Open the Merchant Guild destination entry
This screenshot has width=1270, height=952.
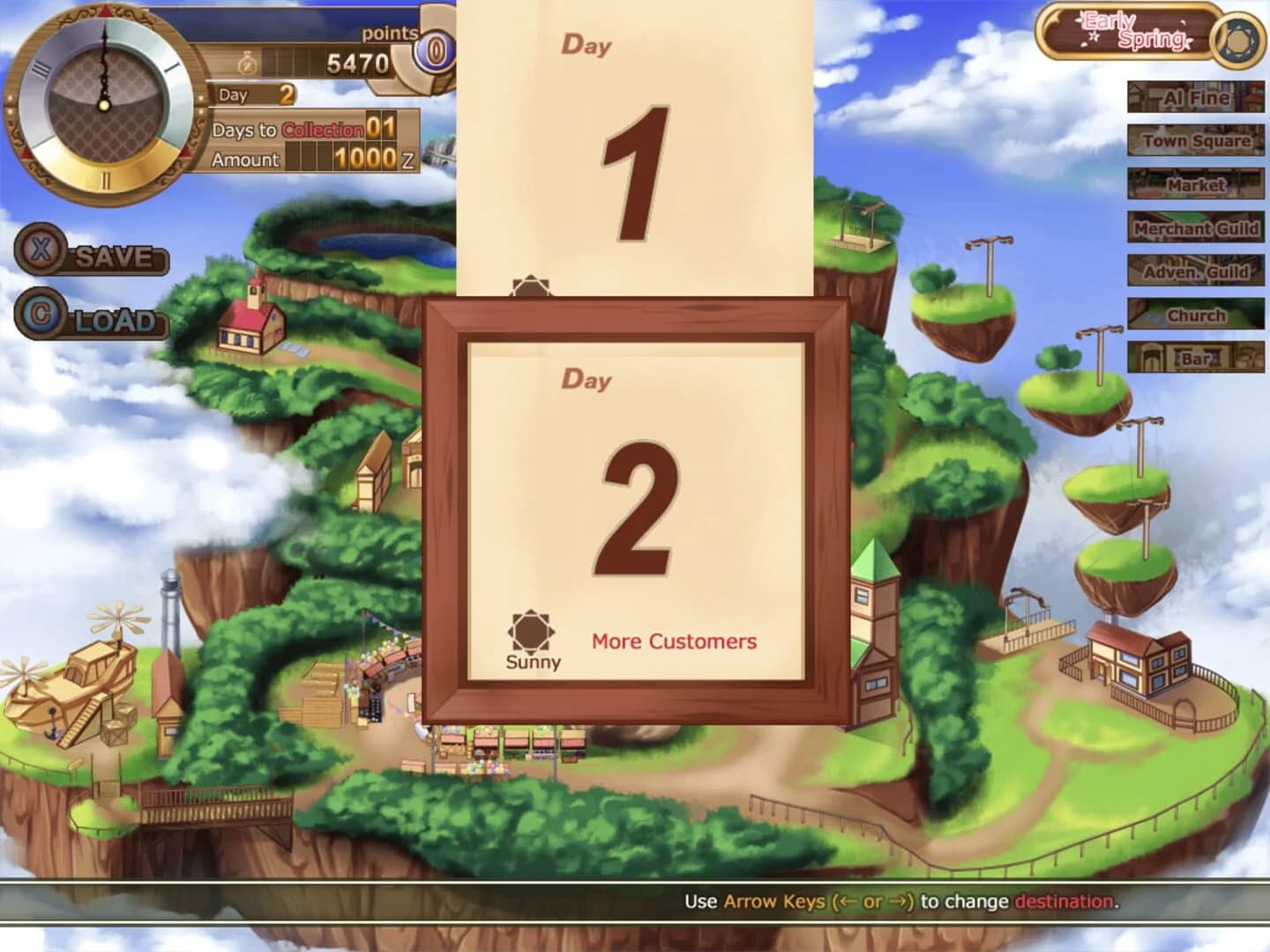click(1195, 229)
